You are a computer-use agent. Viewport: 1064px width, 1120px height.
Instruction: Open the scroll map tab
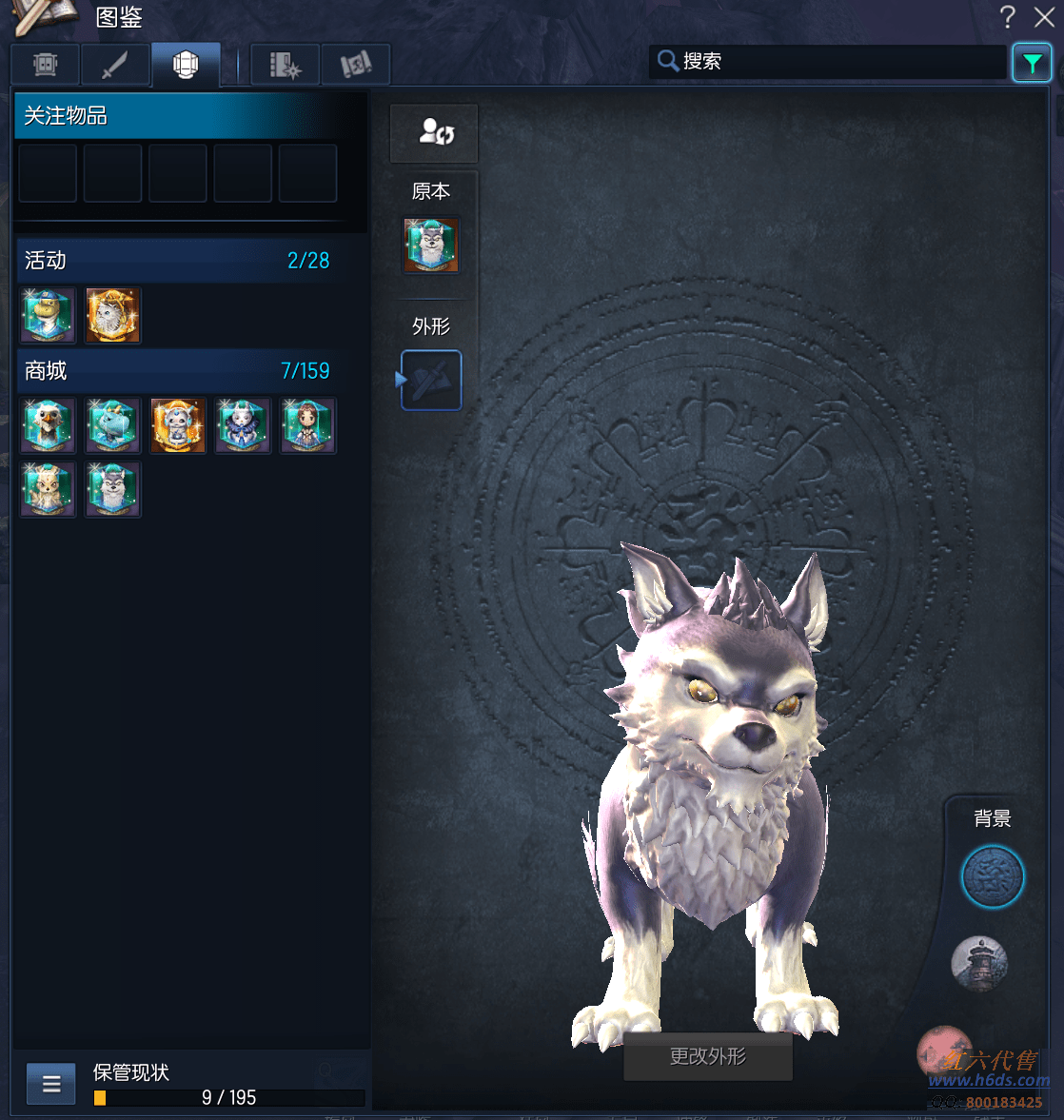point(356,65)
